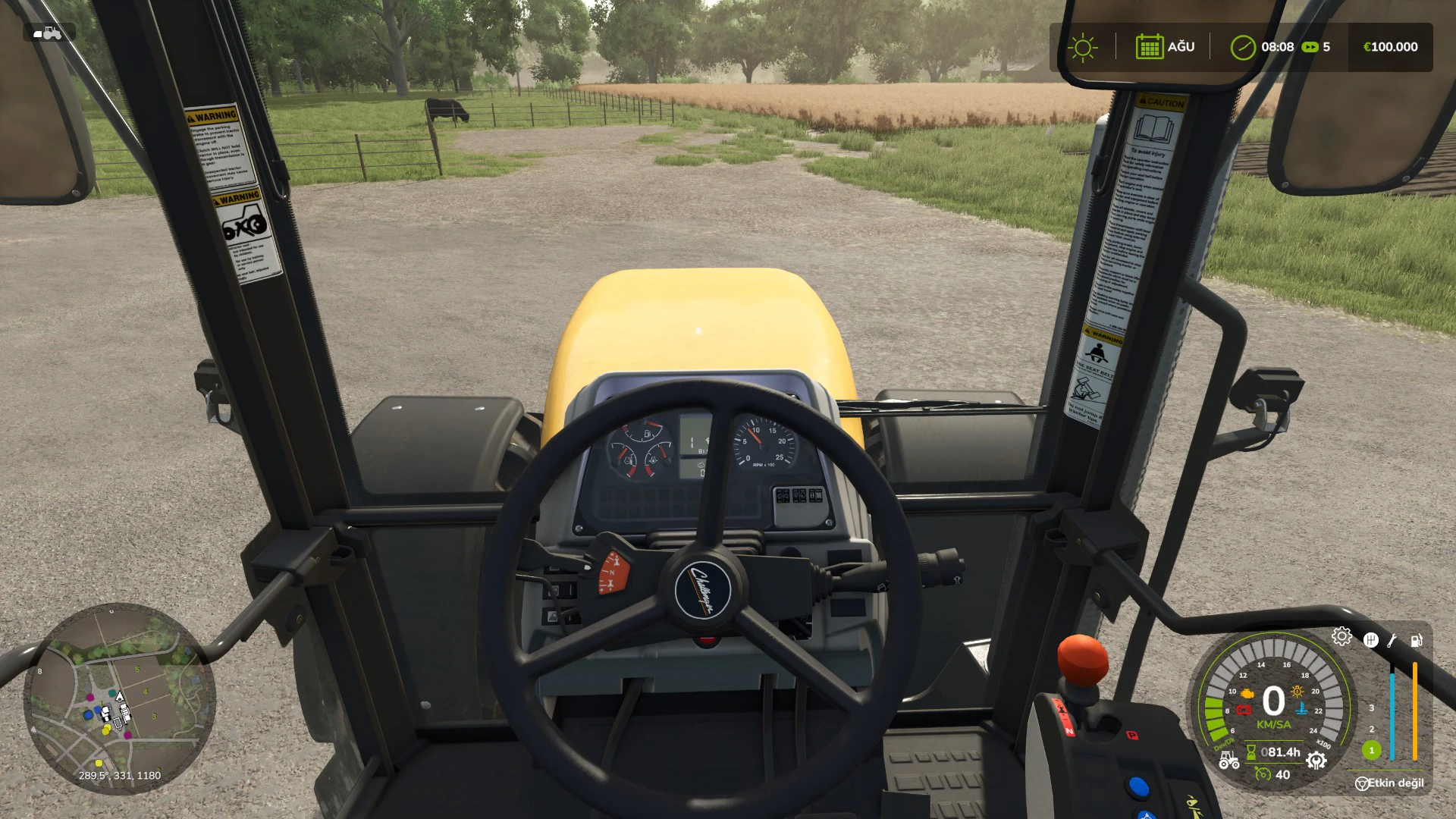Select the orange engine warning light
Image resolution: width=1456 pixels, height=819 pixels.
[1247, 694]
